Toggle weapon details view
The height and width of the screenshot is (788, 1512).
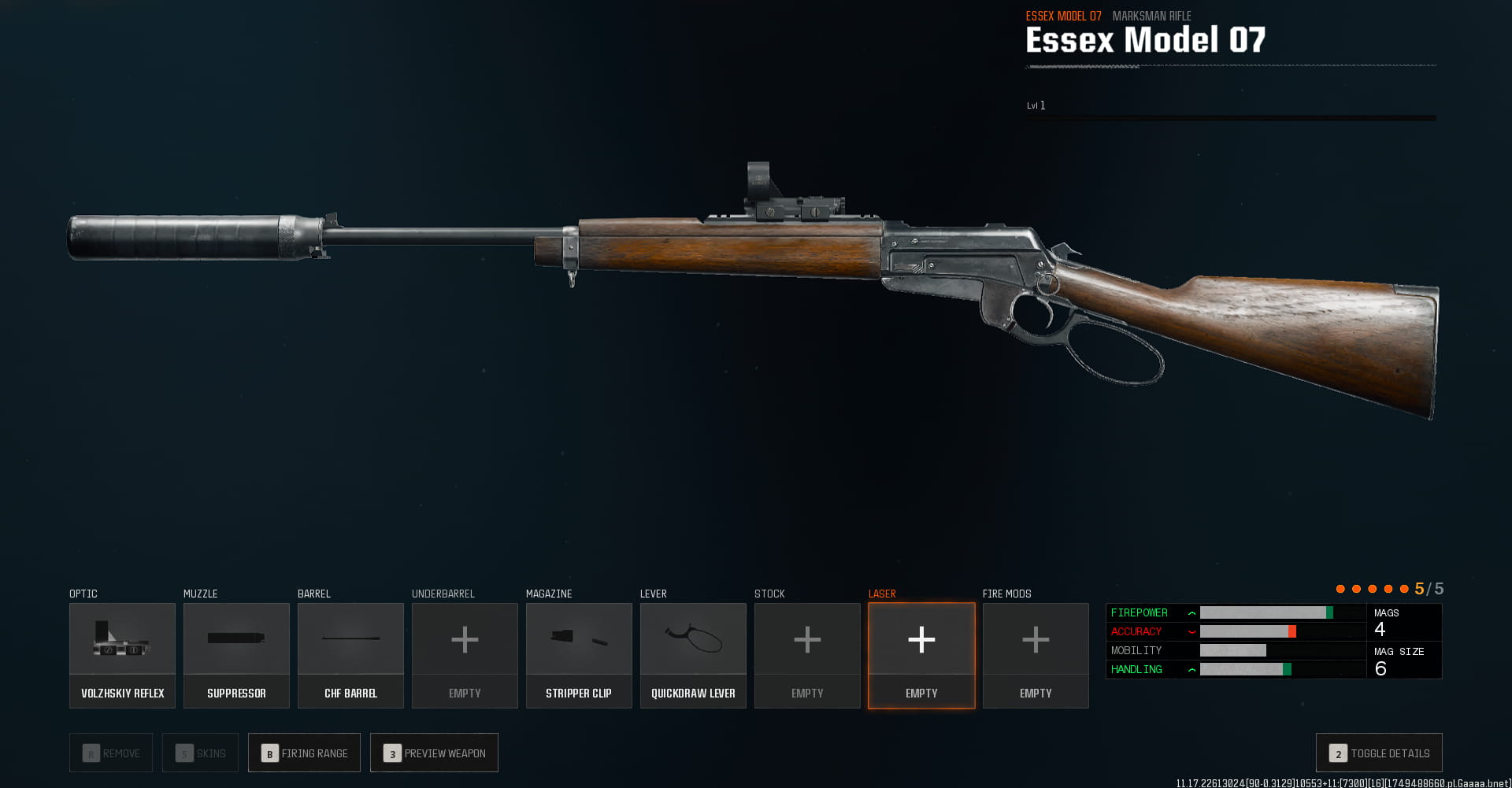[x=1378, y=753]
